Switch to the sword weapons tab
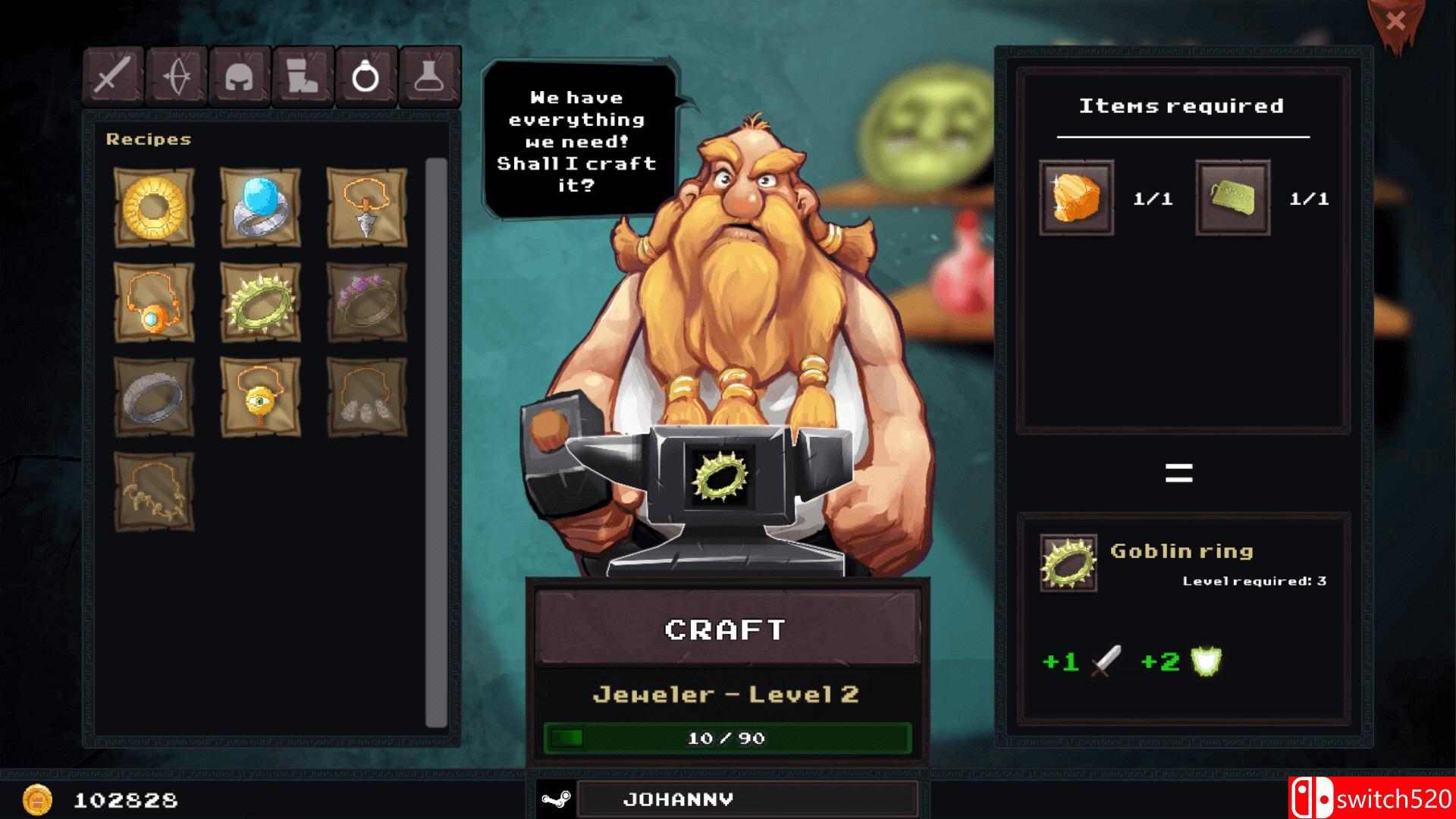The width and height of the screenshot is (1456, 819). click(113, 76)
